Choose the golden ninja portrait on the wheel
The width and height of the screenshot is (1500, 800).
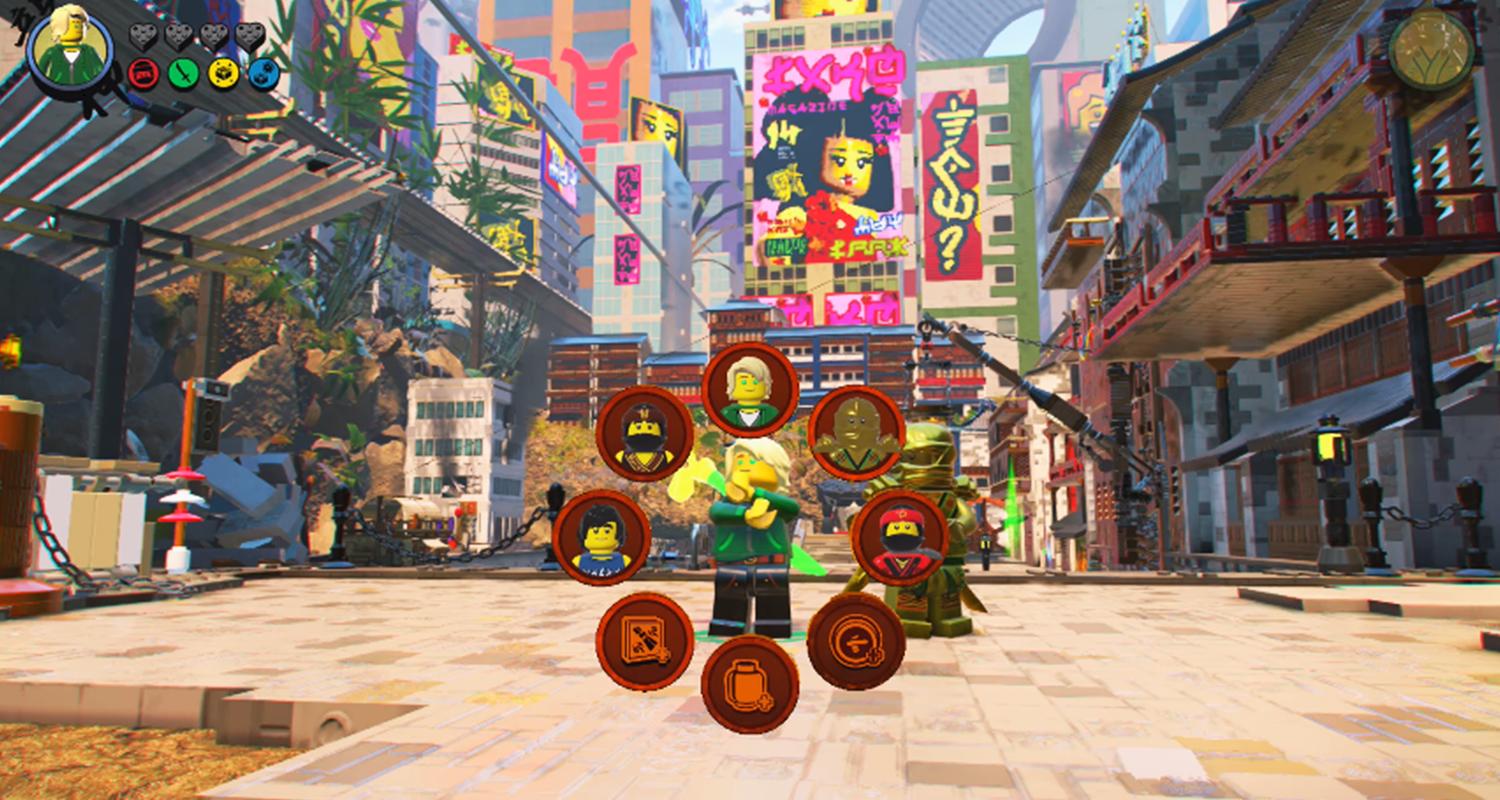tap(856, 434)
